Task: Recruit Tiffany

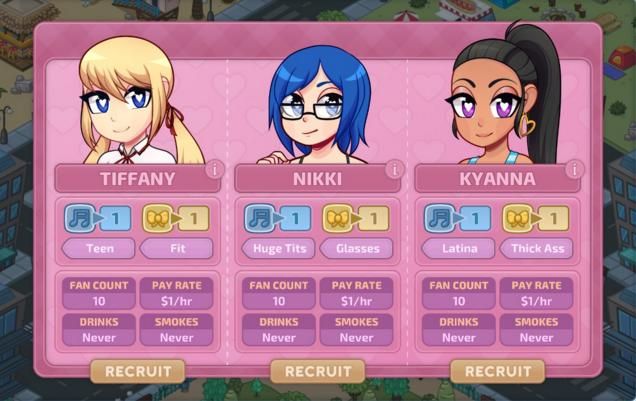Action: [138, 371]
